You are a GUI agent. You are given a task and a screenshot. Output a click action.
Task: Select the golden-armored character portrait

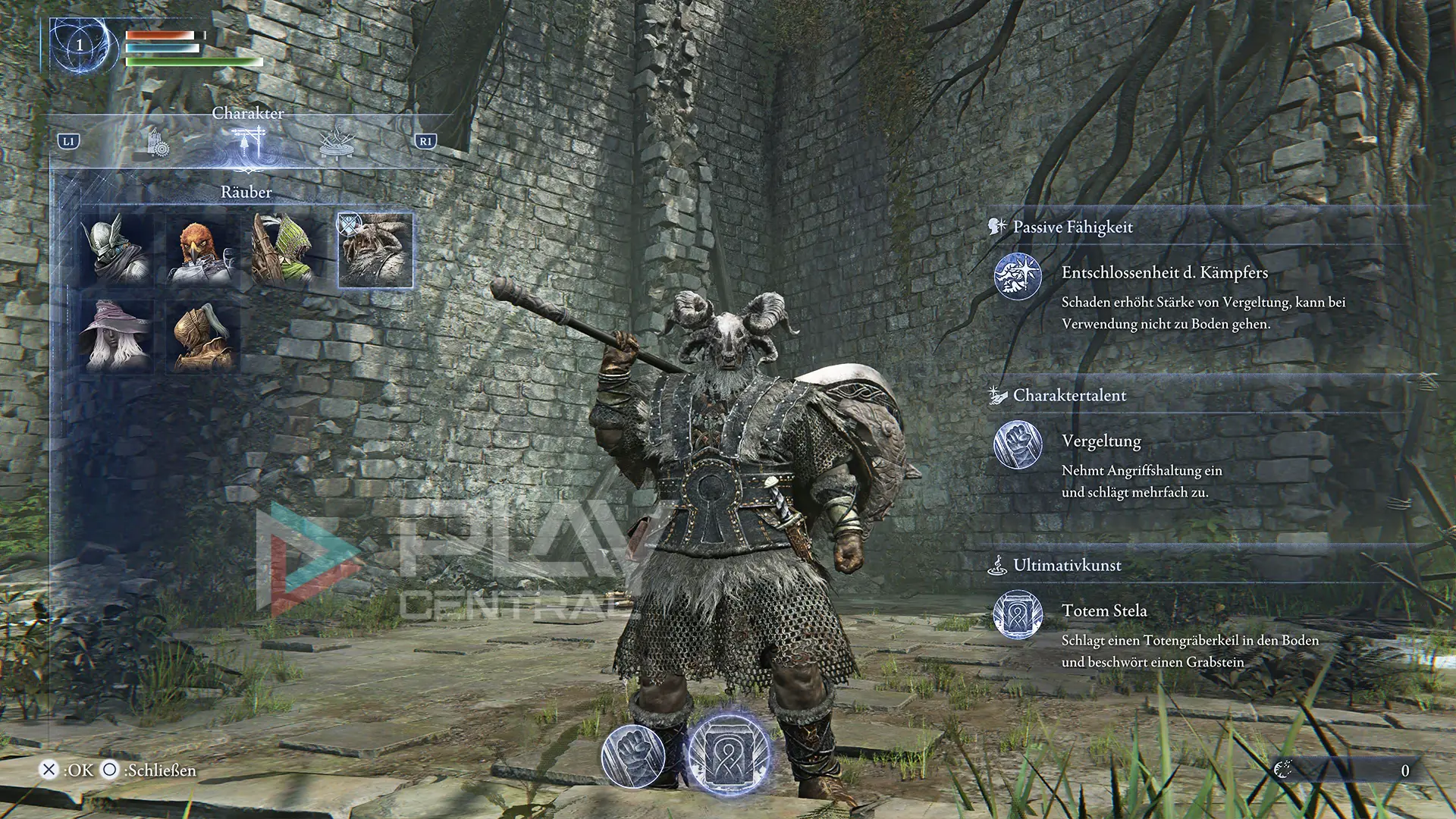point(203,336)
